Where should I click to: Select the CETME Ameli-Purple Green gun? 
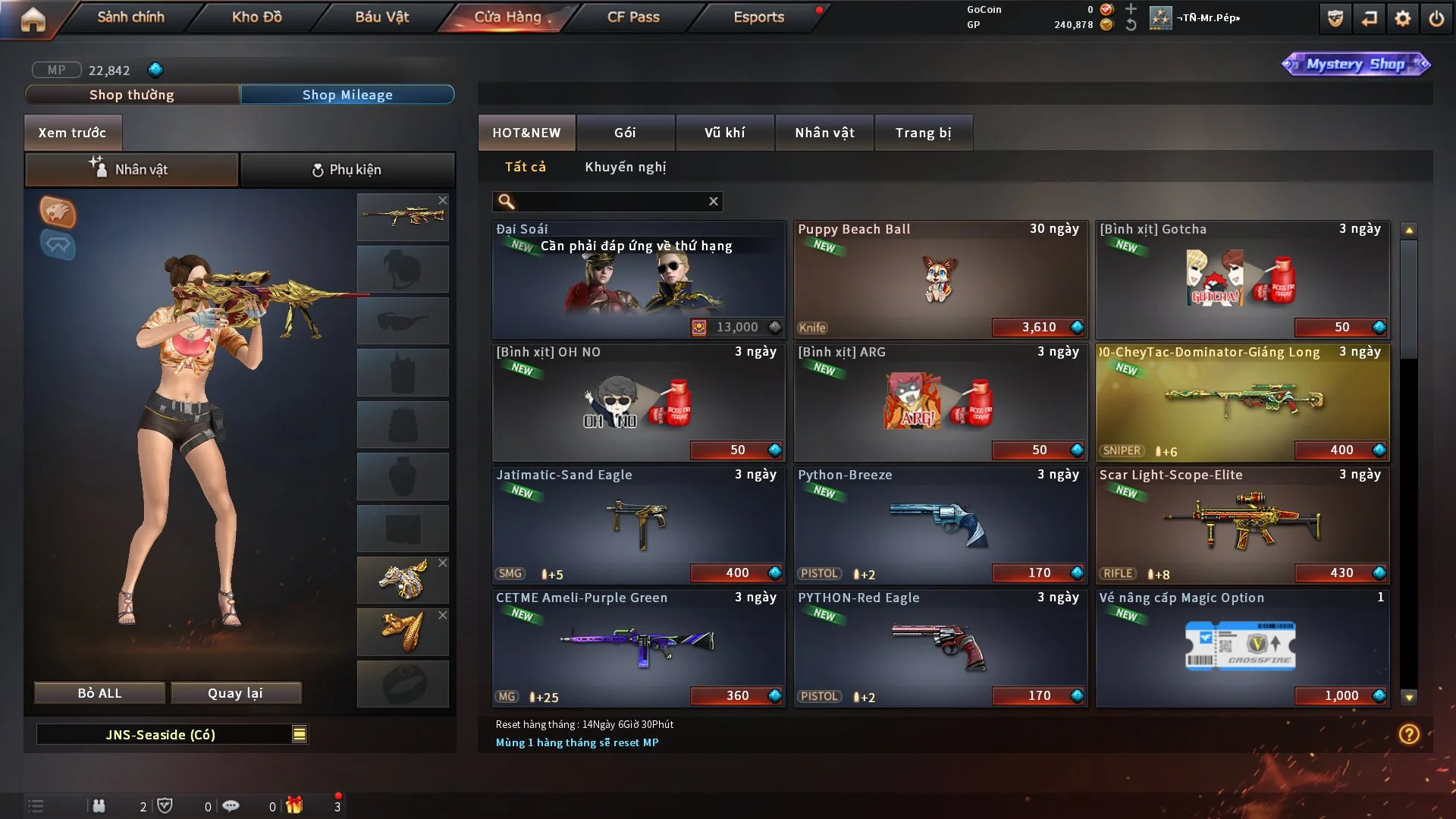pos(639,648)
